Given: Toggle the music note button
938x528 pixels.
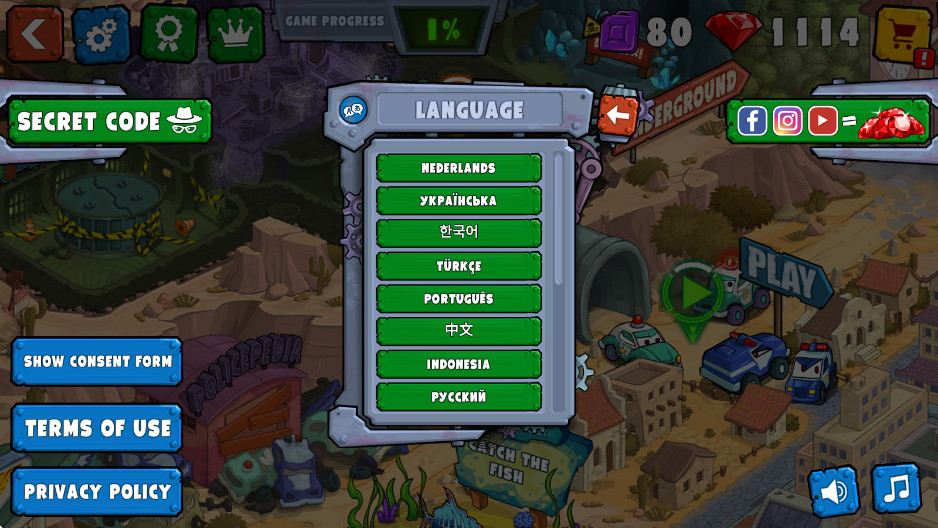Looking at the screenshot, I should [x=896, y=488].
